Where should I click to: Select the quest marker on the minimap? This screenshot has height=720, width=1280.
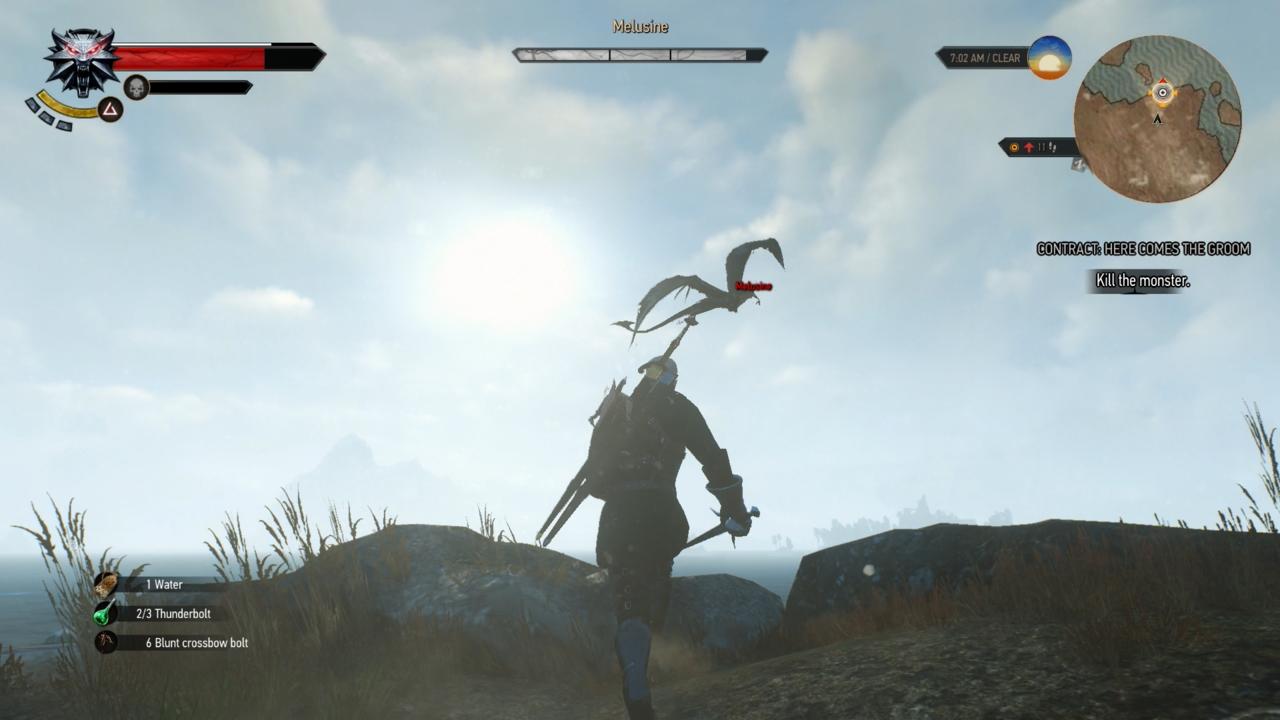[x=1162, y=93]
